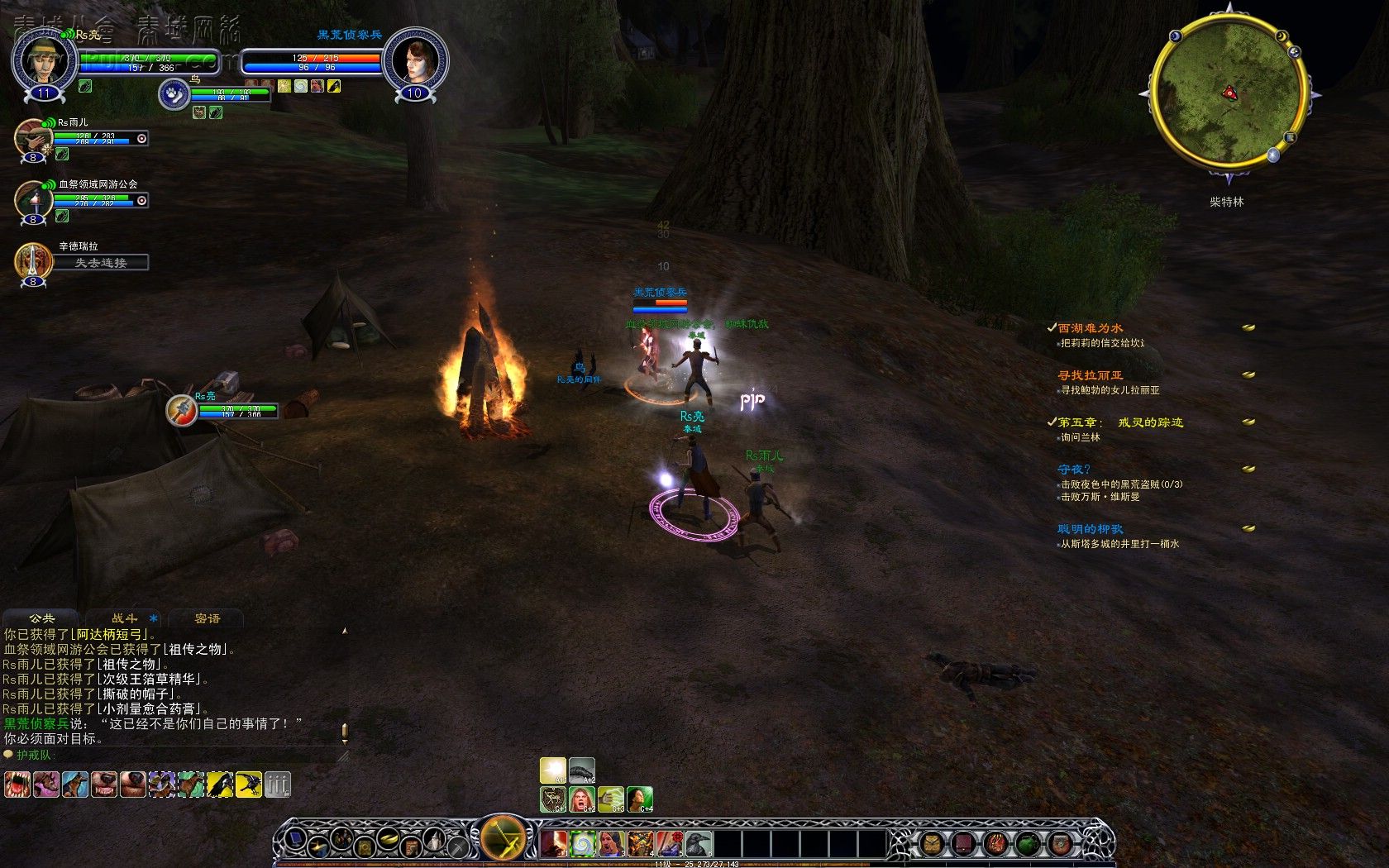Select the 公共 public chat tab

pyautogui.click(x=41, y=618)
